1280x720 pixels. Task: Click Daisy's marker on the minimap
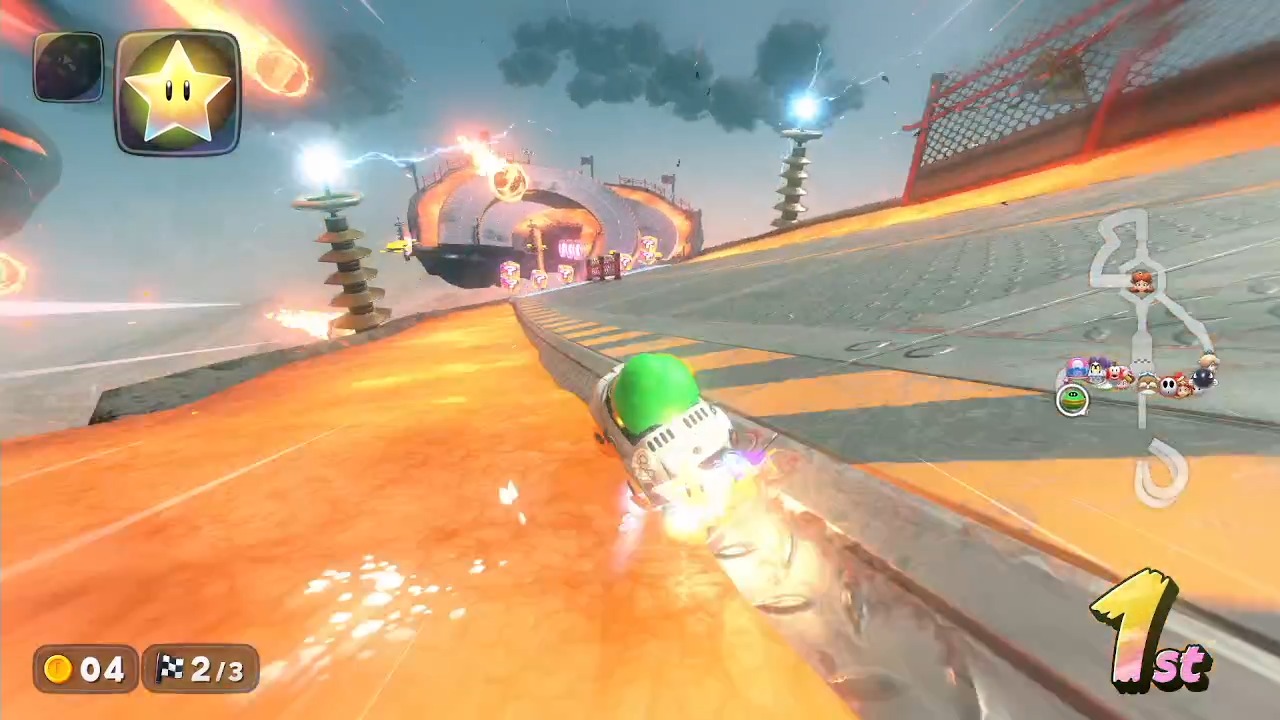pyautogui.click(x=1141, y=283)
